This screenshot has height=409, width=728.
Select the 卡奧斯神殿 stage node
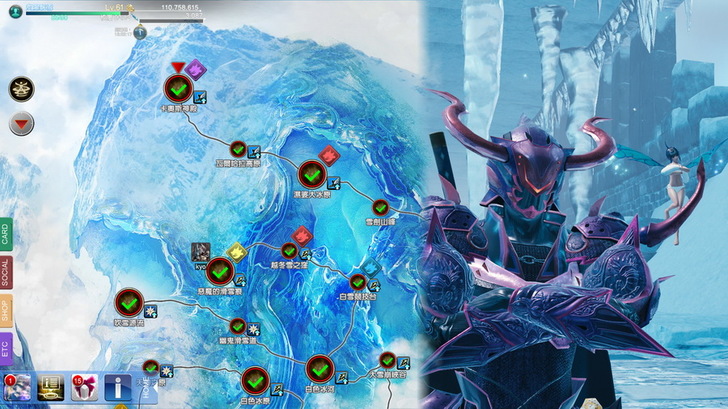(x=177, y=87)
